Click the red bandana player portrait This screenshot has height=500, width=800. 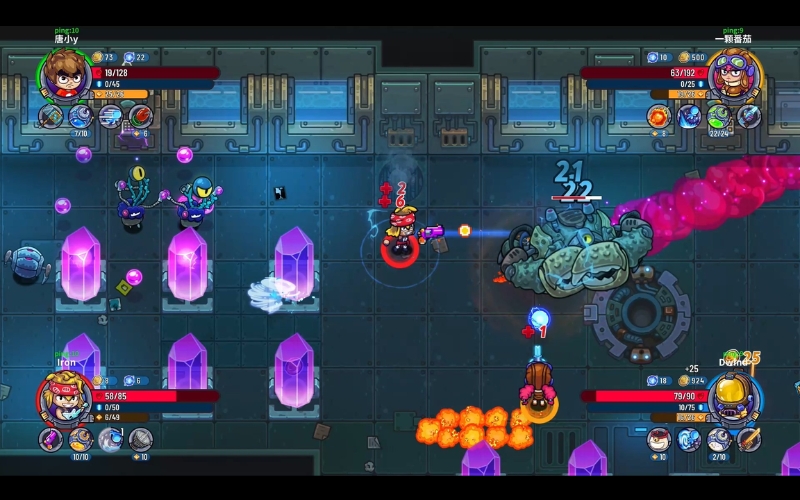click(64, 397)
